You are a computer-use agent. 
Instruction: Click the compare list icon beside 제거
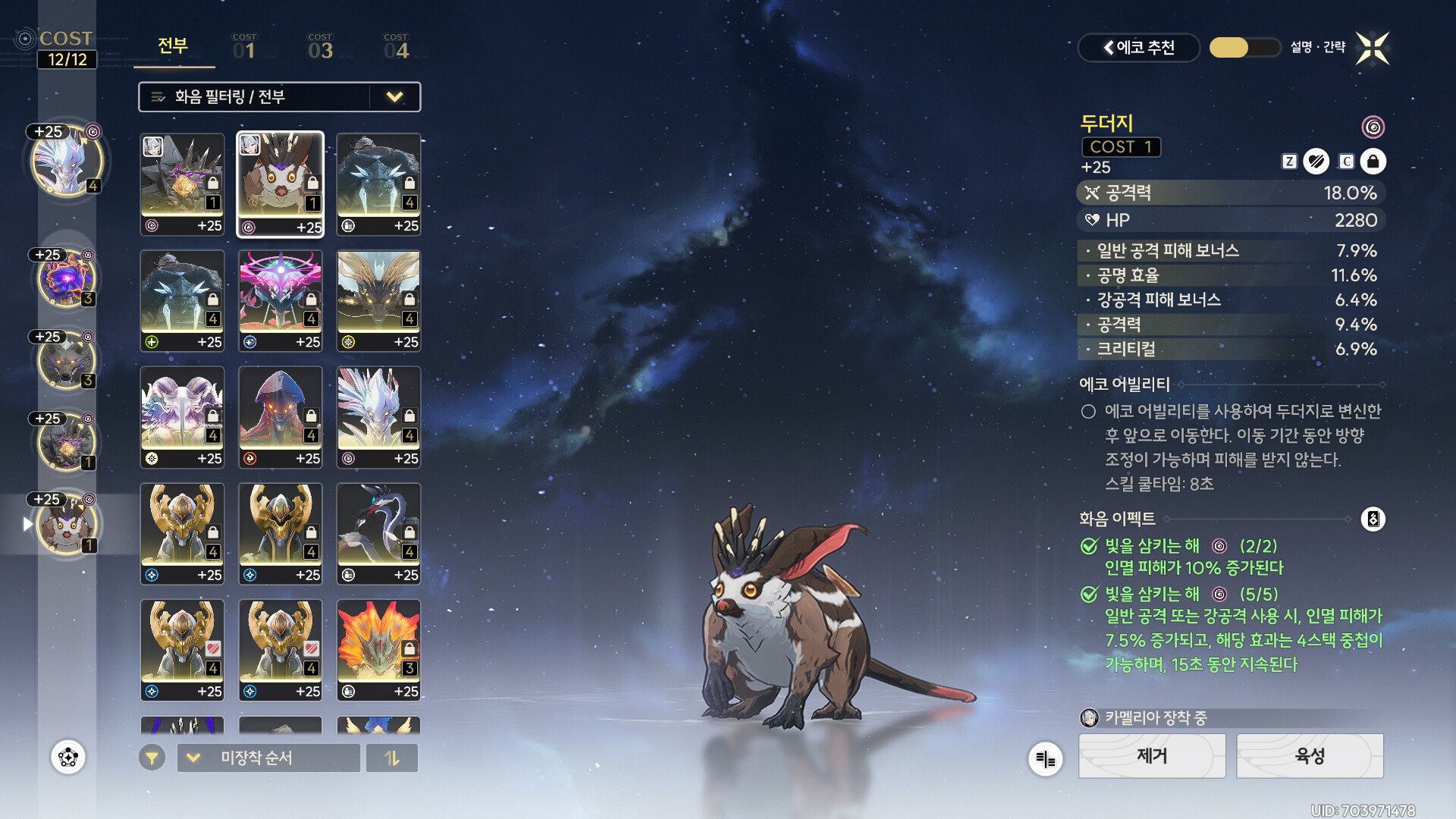click(1045, 758)
